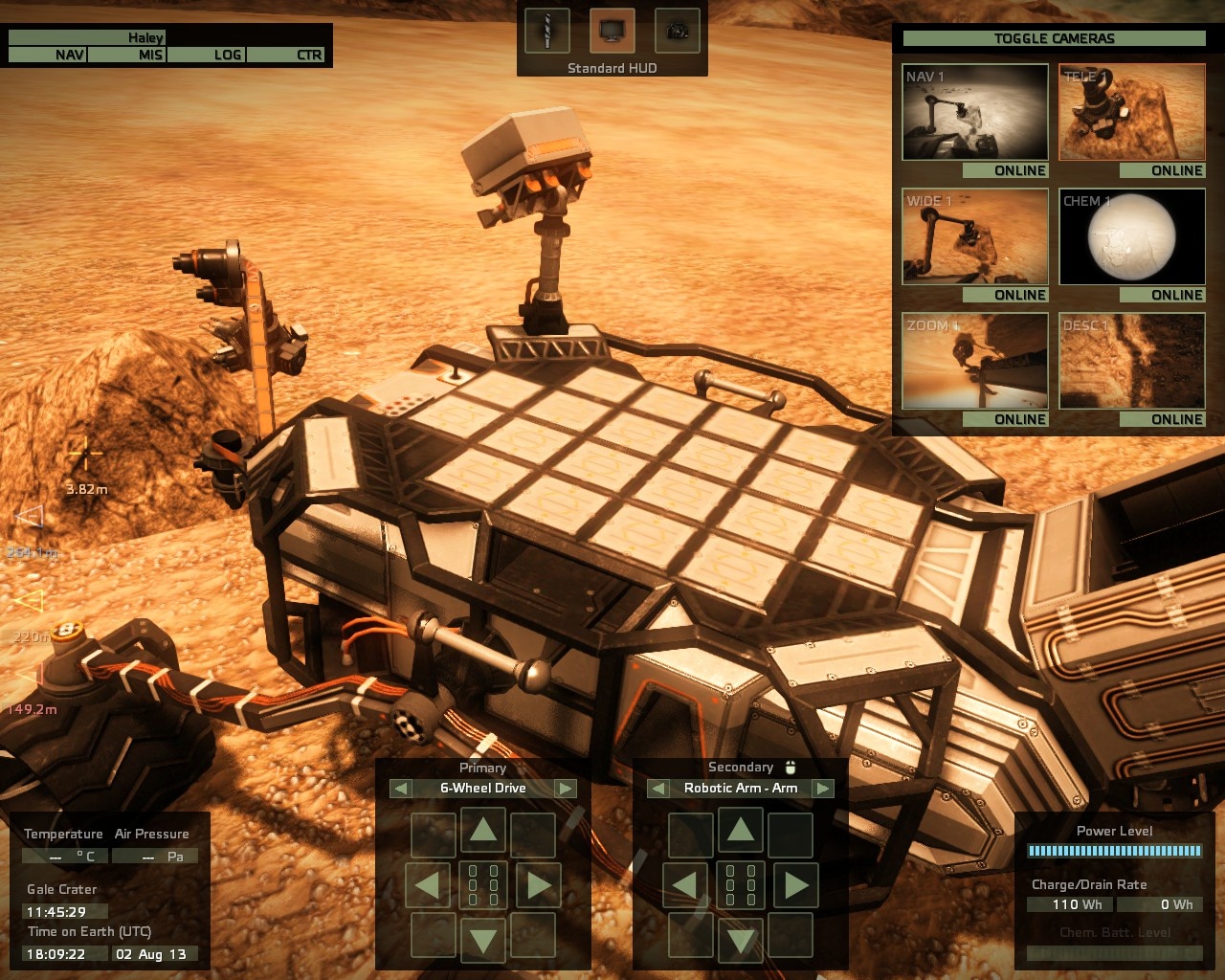
Task: Toggle the WIDE 1 camera view
Action: [x=975, y=236]
